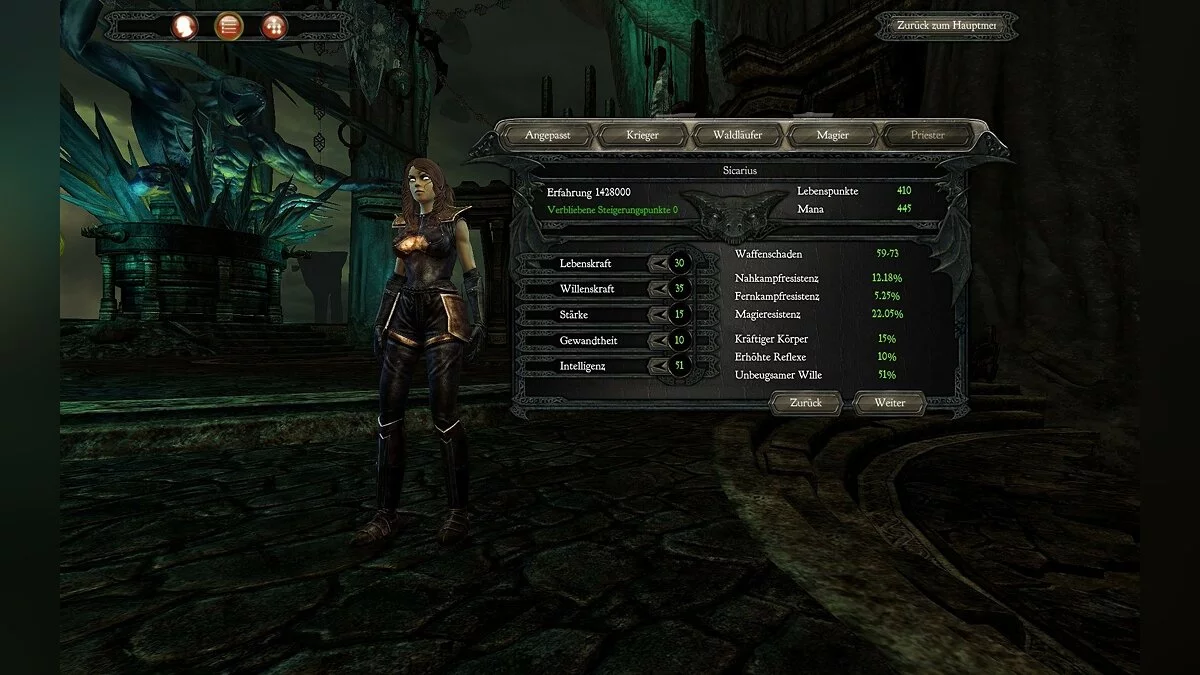Select the Waldläufer class tab
The width and height of the screenshot is (1200, 675).
tap(738, 135)
